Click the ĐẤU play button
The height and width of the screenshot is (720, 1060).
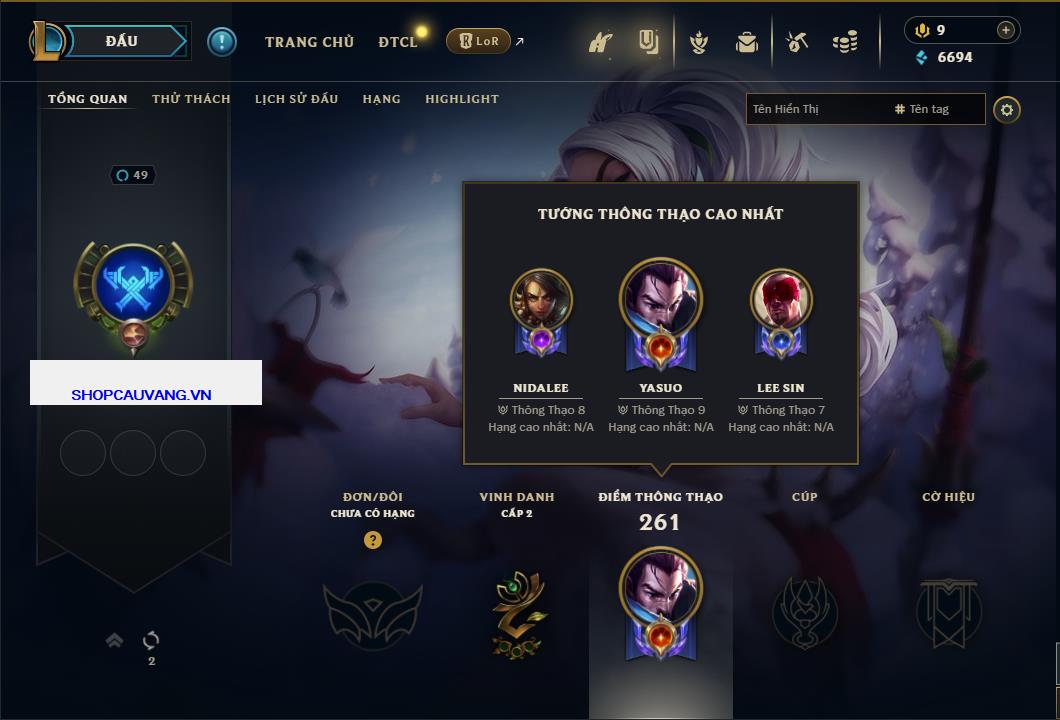click(122, 41)
